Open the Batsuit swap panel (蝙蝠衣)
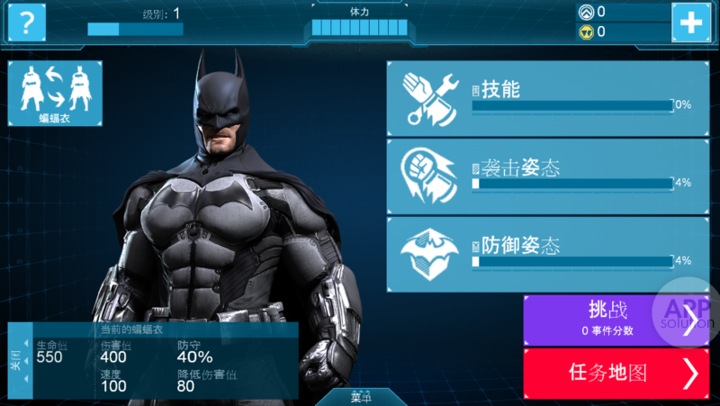This screenshot has width=720, height=406. point(55,94)
